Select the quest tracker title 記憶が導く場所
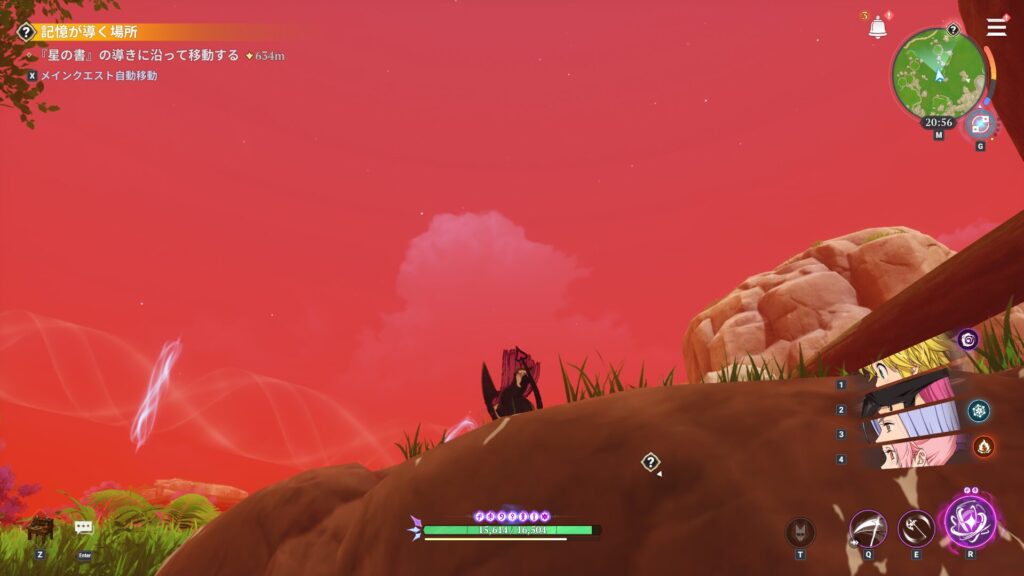 [90, 32]
